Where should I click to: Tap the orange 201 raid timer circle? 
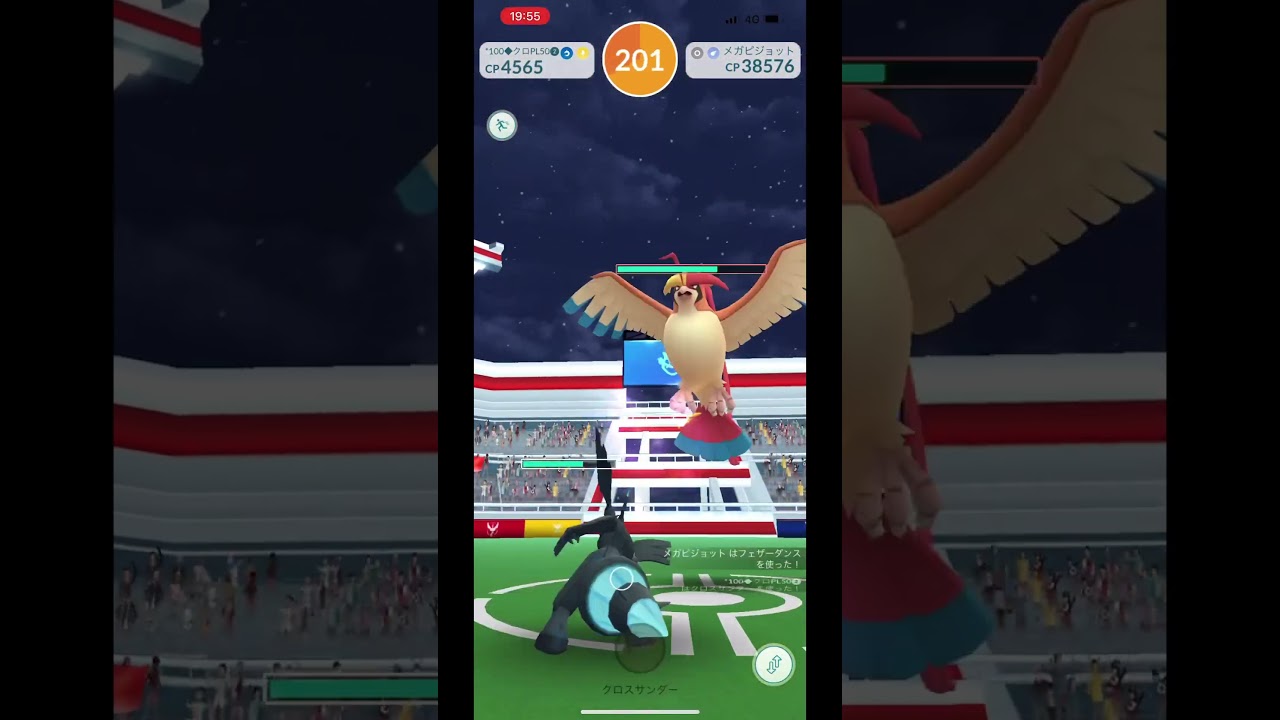pos(640,60)
